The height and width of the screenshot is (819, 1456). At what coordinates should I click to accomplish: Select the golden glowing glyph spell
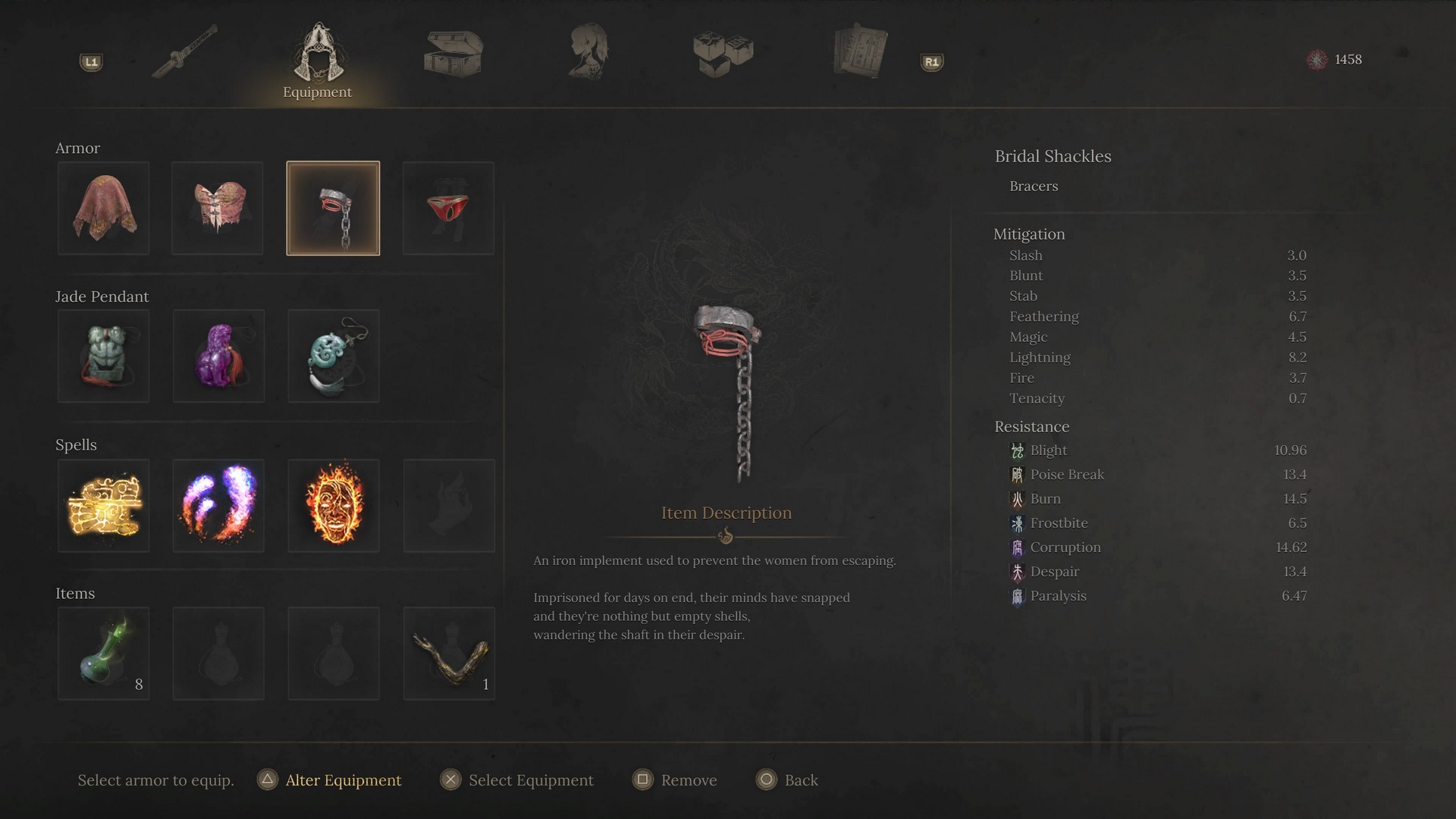pyautogui.click(x=104, y=506)
